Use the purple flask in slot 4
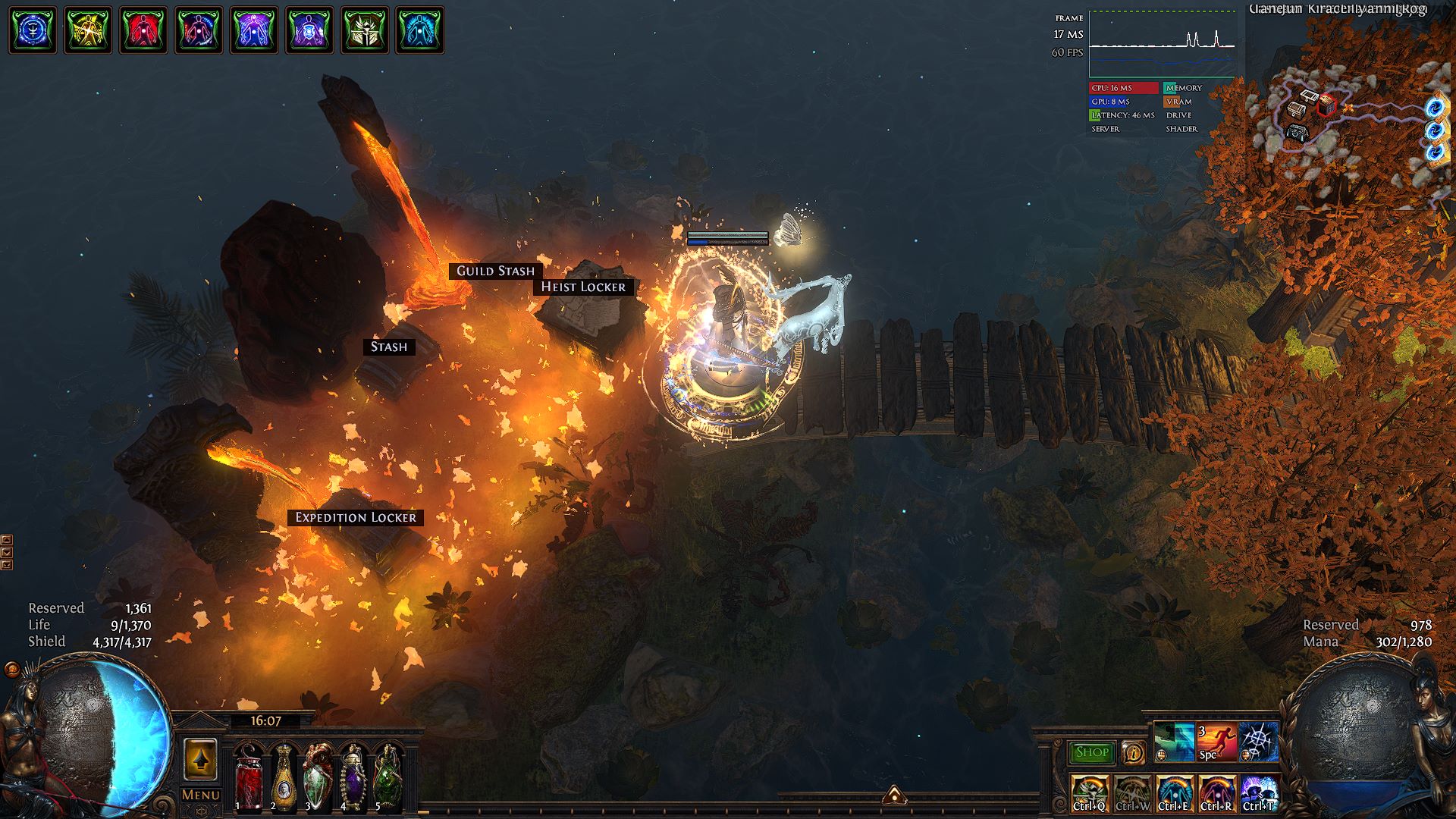 tap(353, 777)
